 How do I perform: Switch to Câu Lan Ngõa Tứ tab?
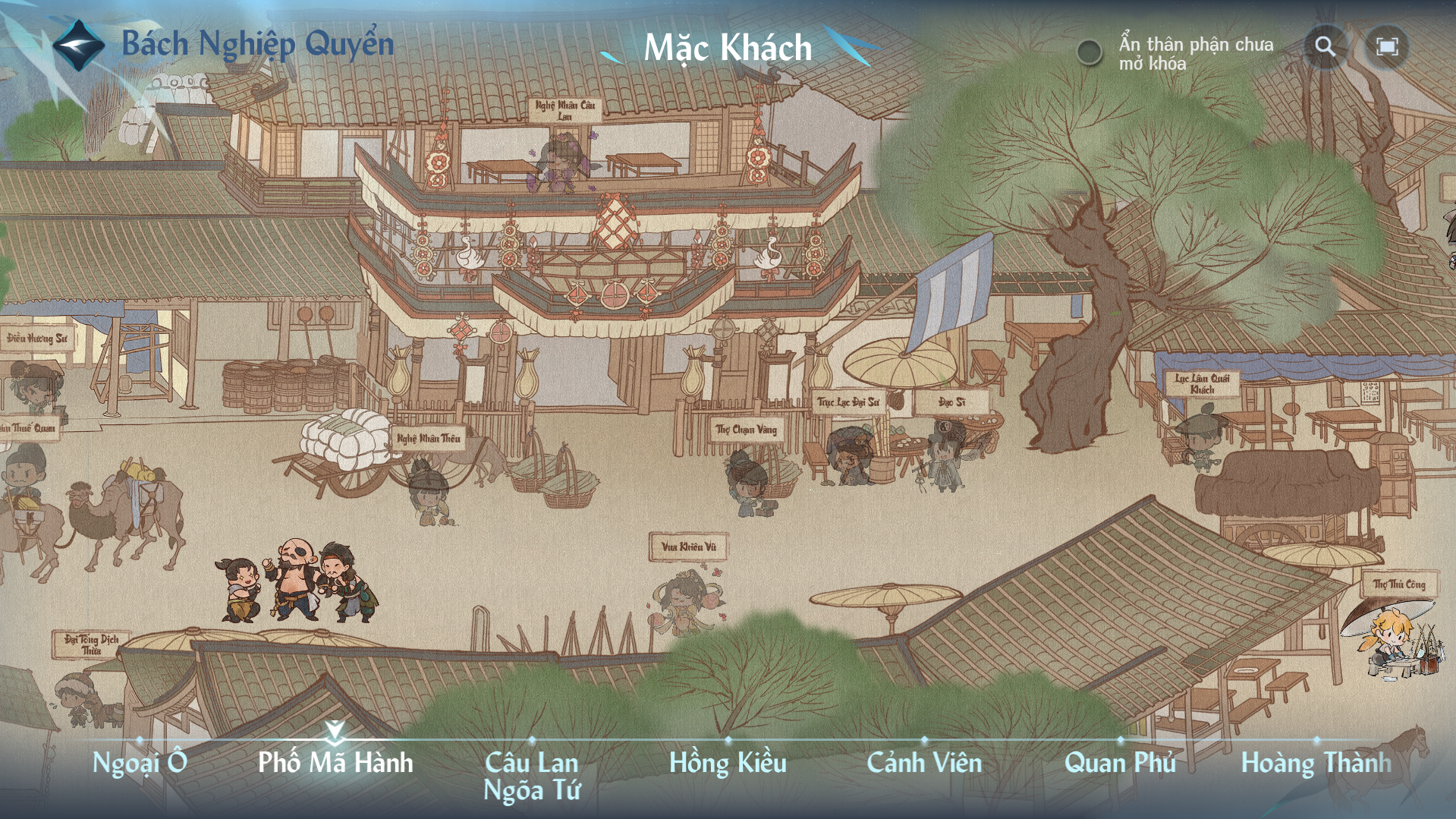pos(532,776)
